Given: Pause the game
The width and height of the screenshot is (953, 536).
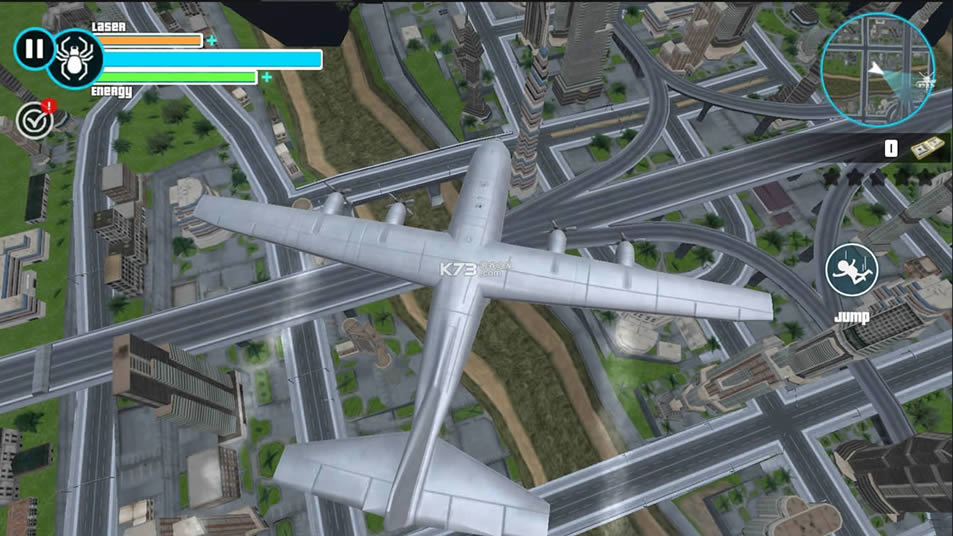Looking at the screenshot, I should (x=34, y=48).
